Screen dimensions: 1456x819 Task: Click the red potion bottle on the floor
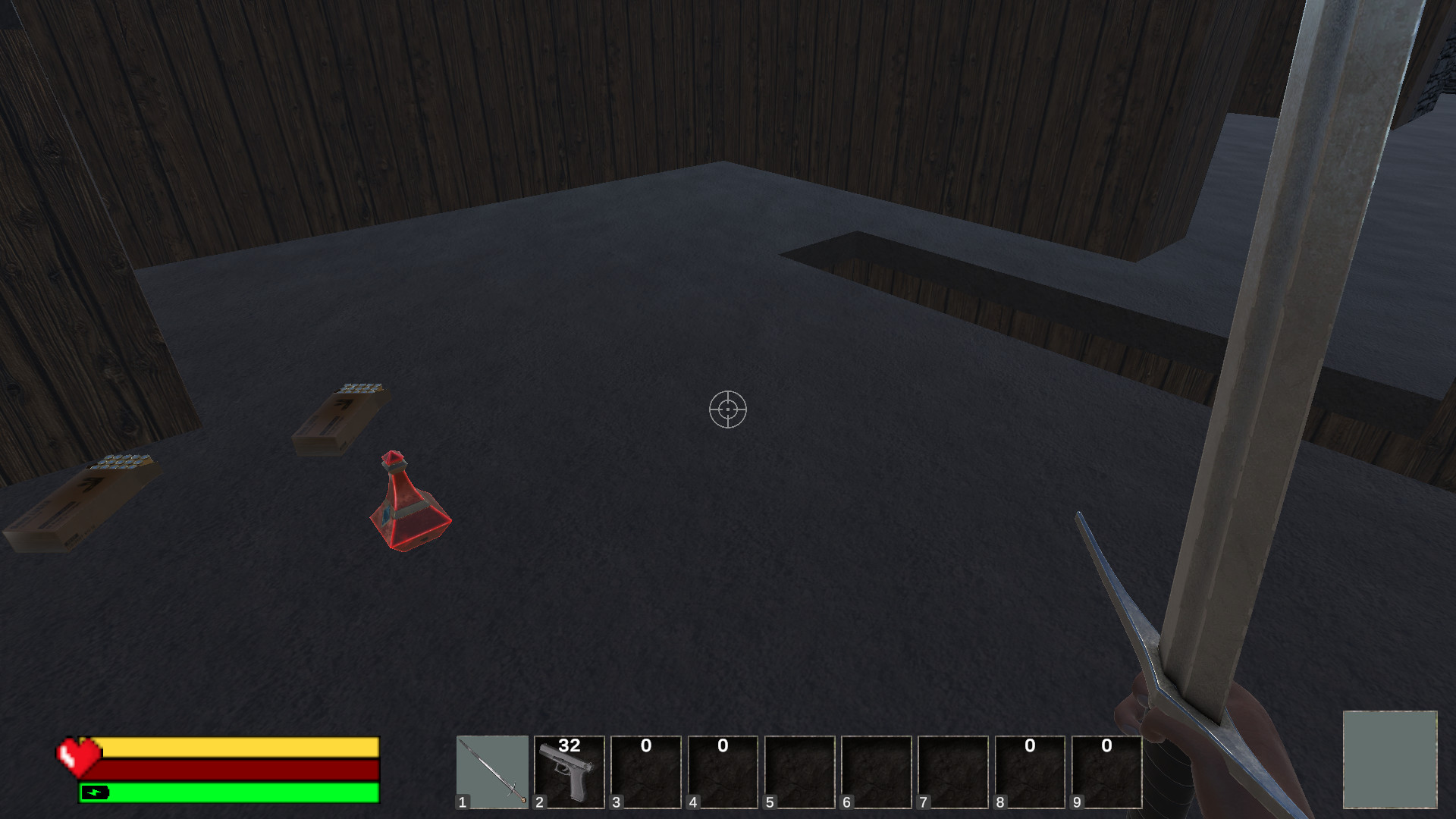tap(407, 504)
